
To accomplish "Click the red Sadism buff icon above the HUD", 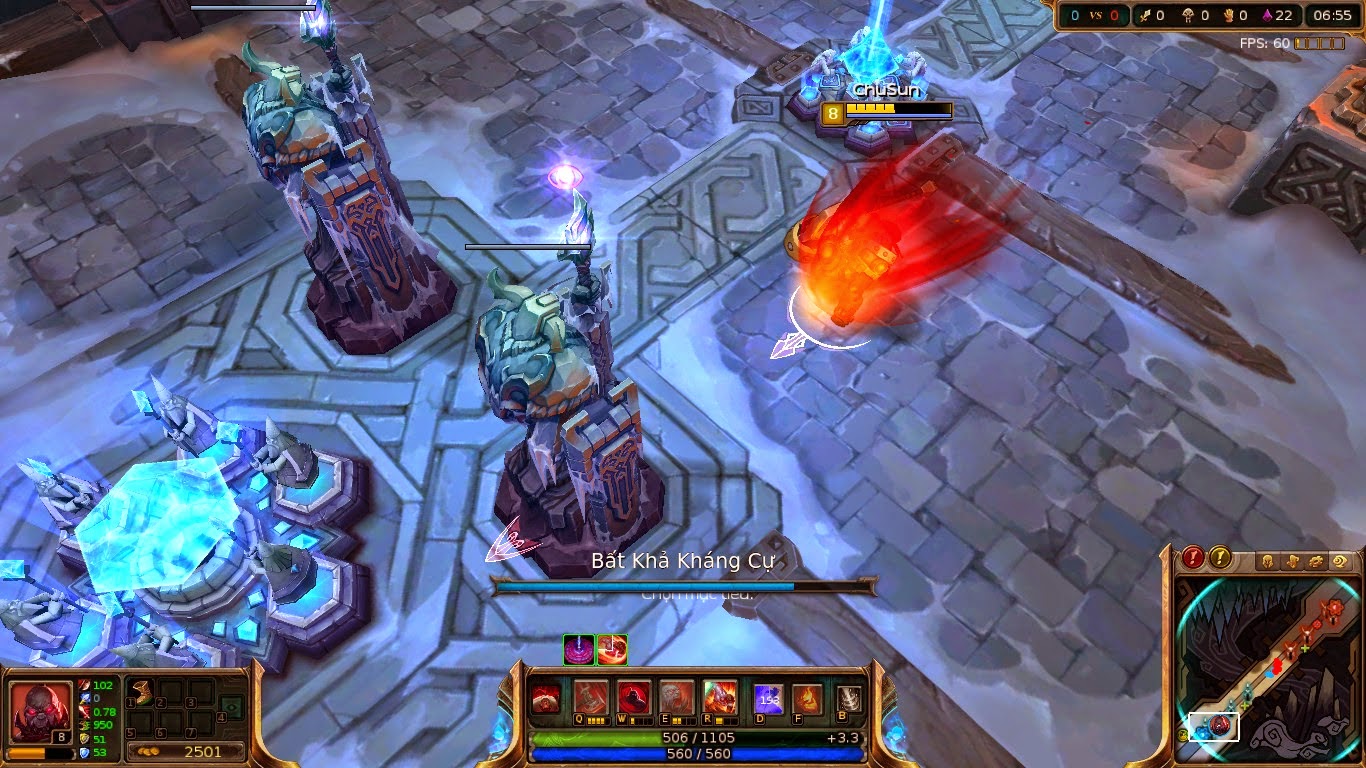I will [x=612, y=650].
